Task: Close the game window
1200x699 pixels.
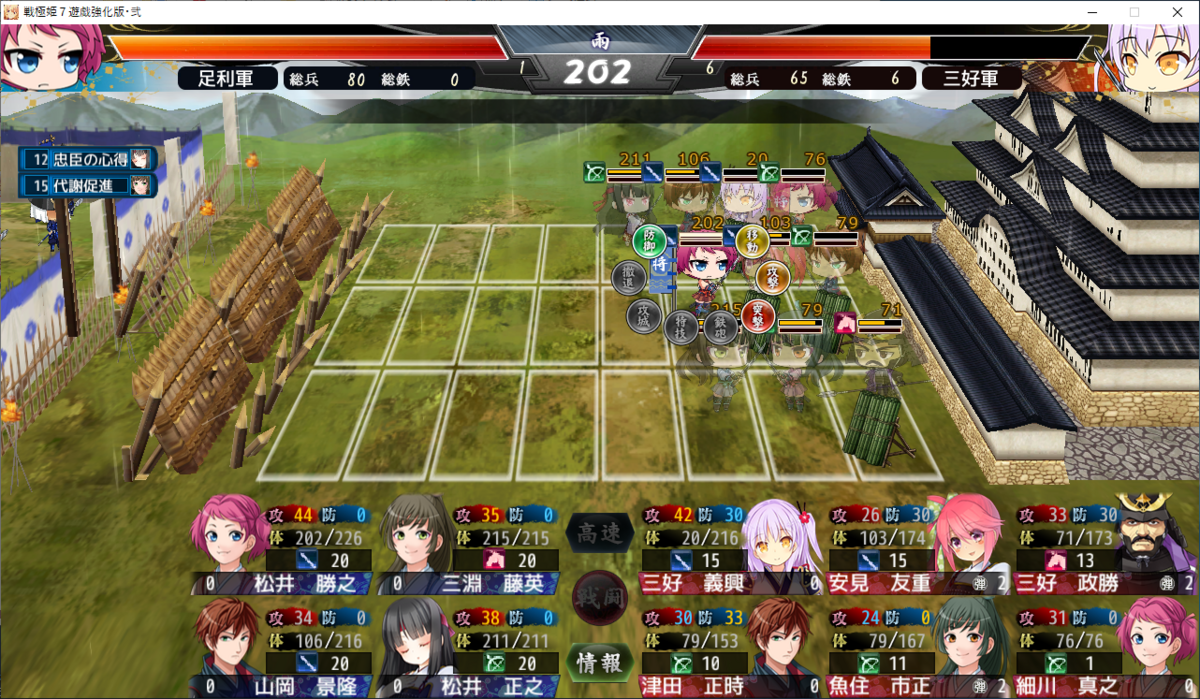Action: pos(1176,11)
